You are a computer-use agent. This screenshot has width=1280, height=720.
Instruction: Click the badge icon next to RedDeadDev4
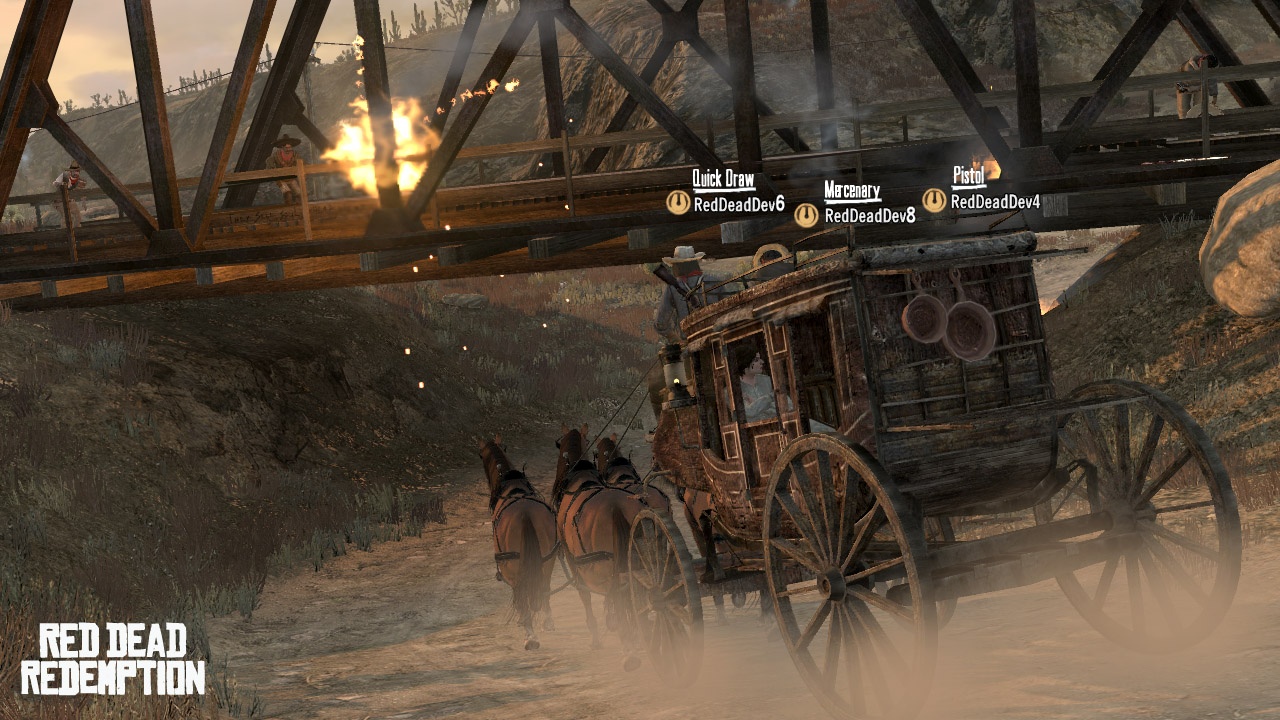point(934,201)
